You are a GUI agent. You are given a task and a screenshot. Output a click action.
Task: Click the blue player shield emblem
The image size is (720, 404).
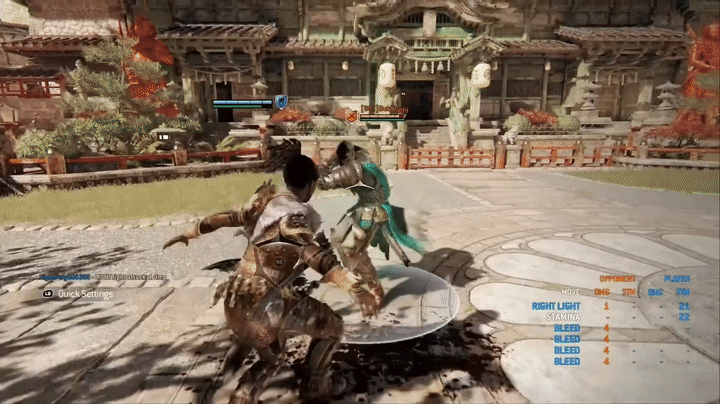[x=282, y=102]
